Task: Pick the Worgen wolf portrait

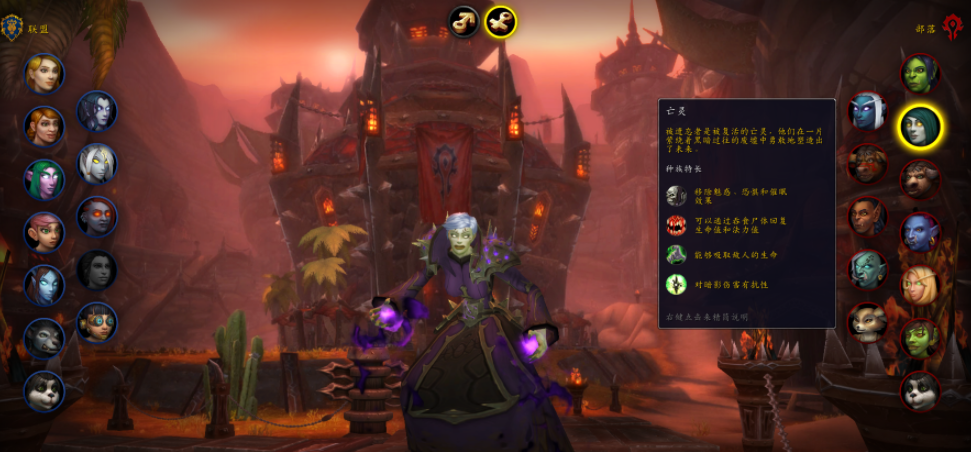Action: (x=44, y=338)
